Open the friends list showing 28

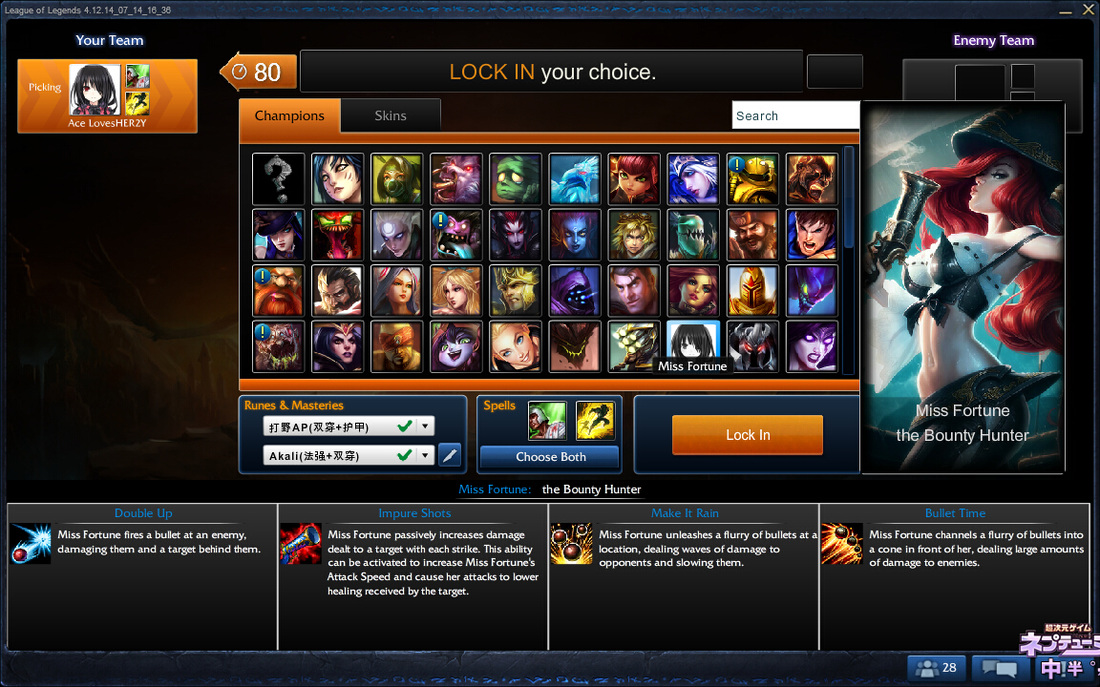pos(936,667)
